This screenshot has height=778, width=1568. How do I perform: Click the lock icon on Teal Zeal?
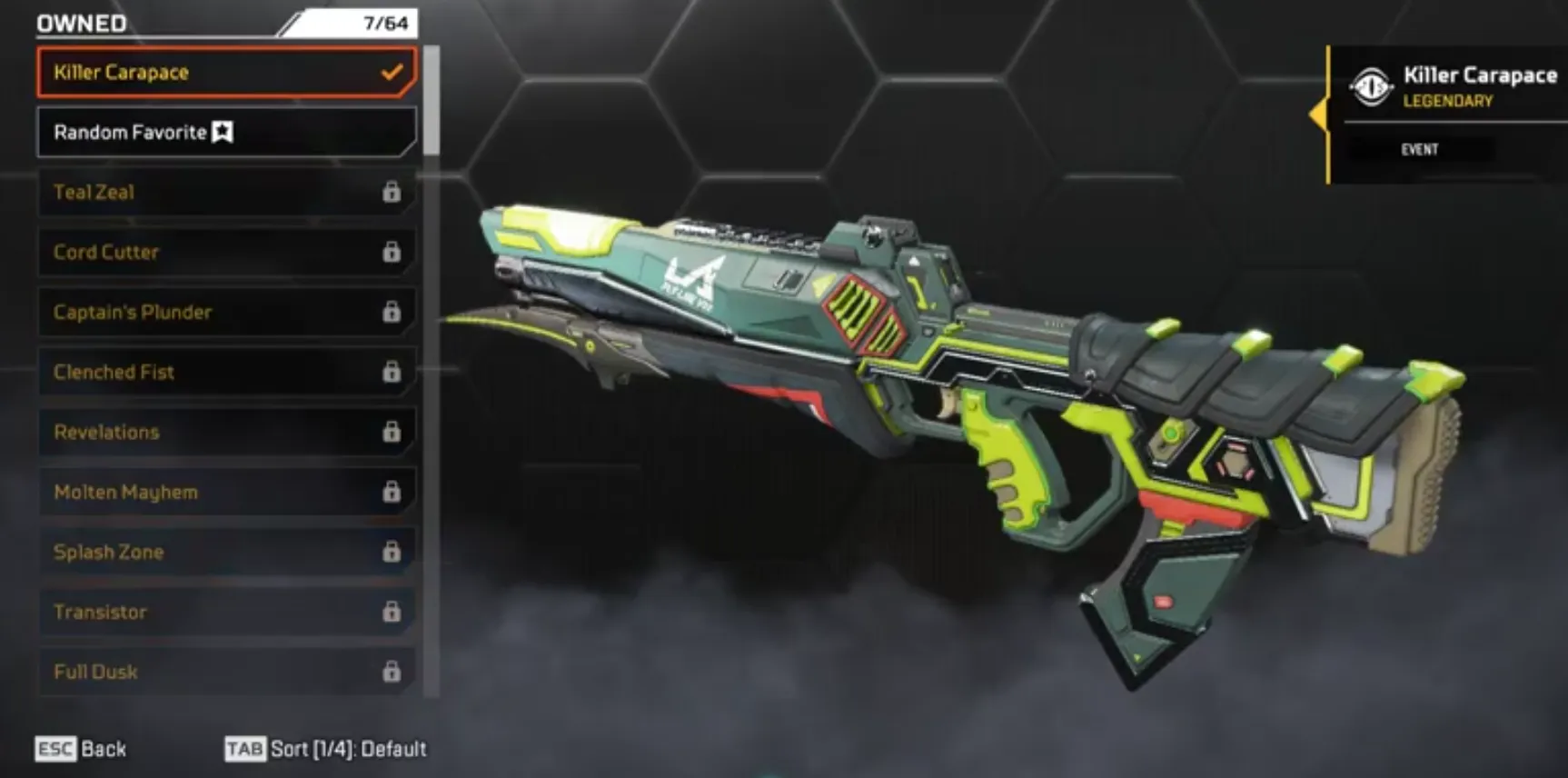tap(392, 193)
